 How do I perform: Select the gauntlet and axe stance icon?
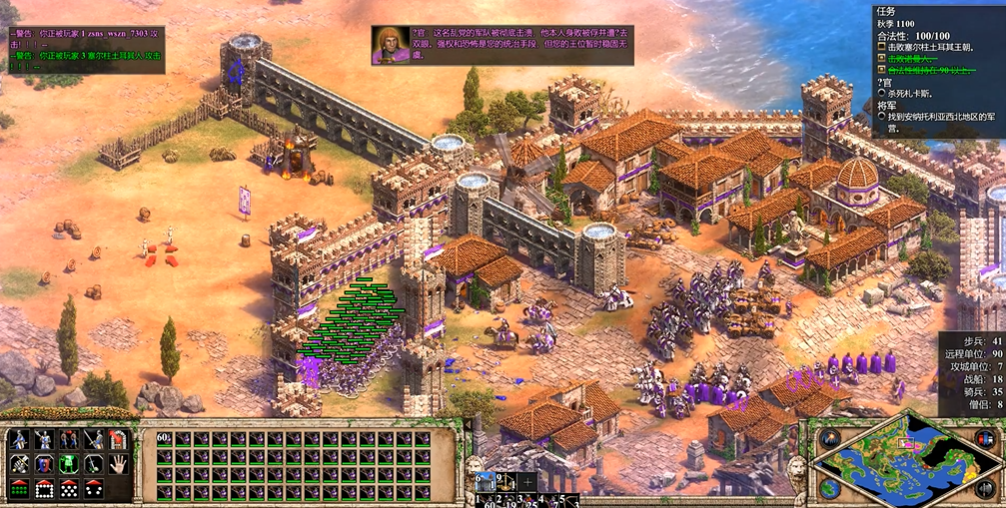tap(20, 464)
